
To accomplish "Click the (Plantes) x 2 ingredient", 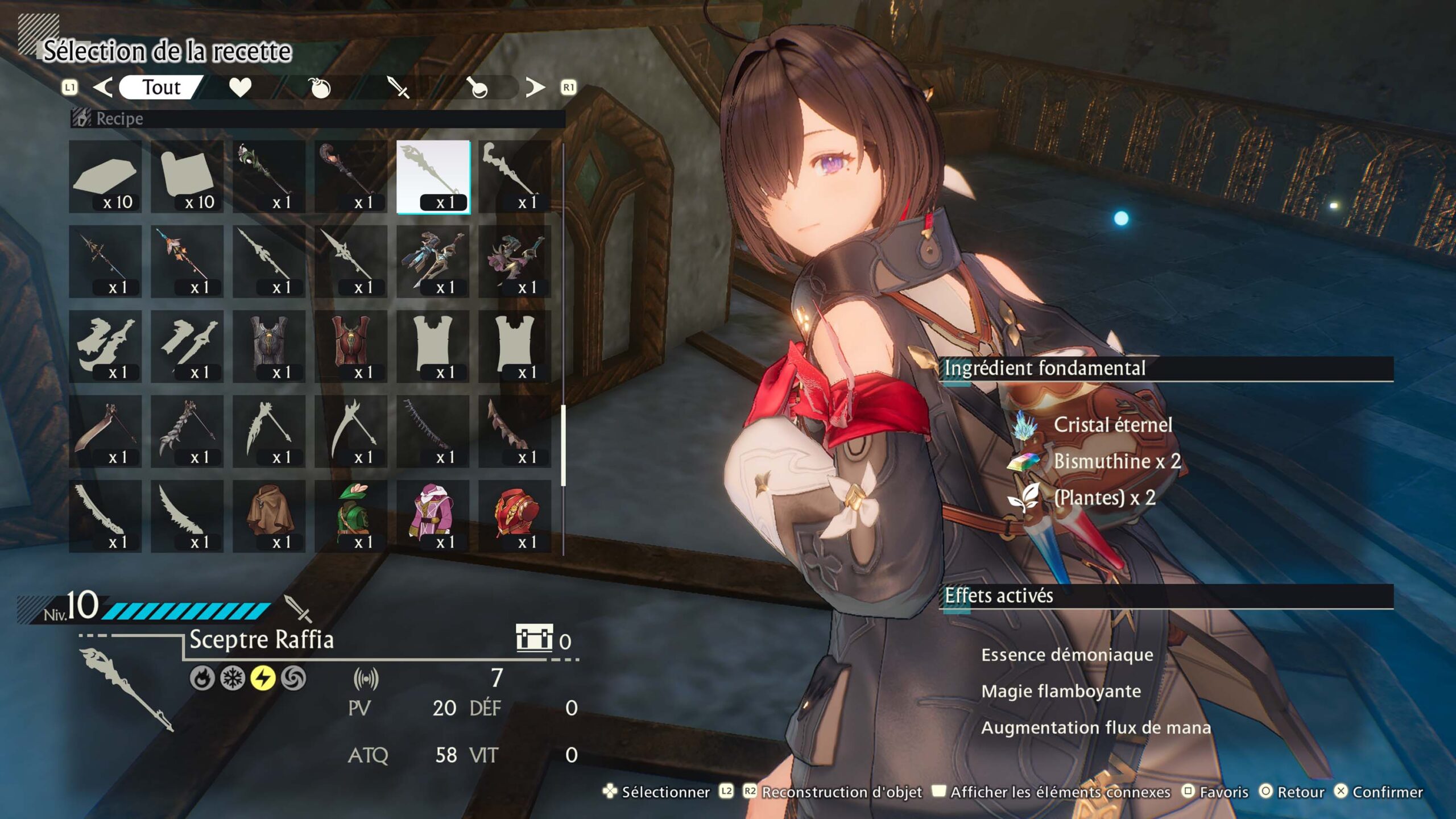I will (x=1104, y=498).
